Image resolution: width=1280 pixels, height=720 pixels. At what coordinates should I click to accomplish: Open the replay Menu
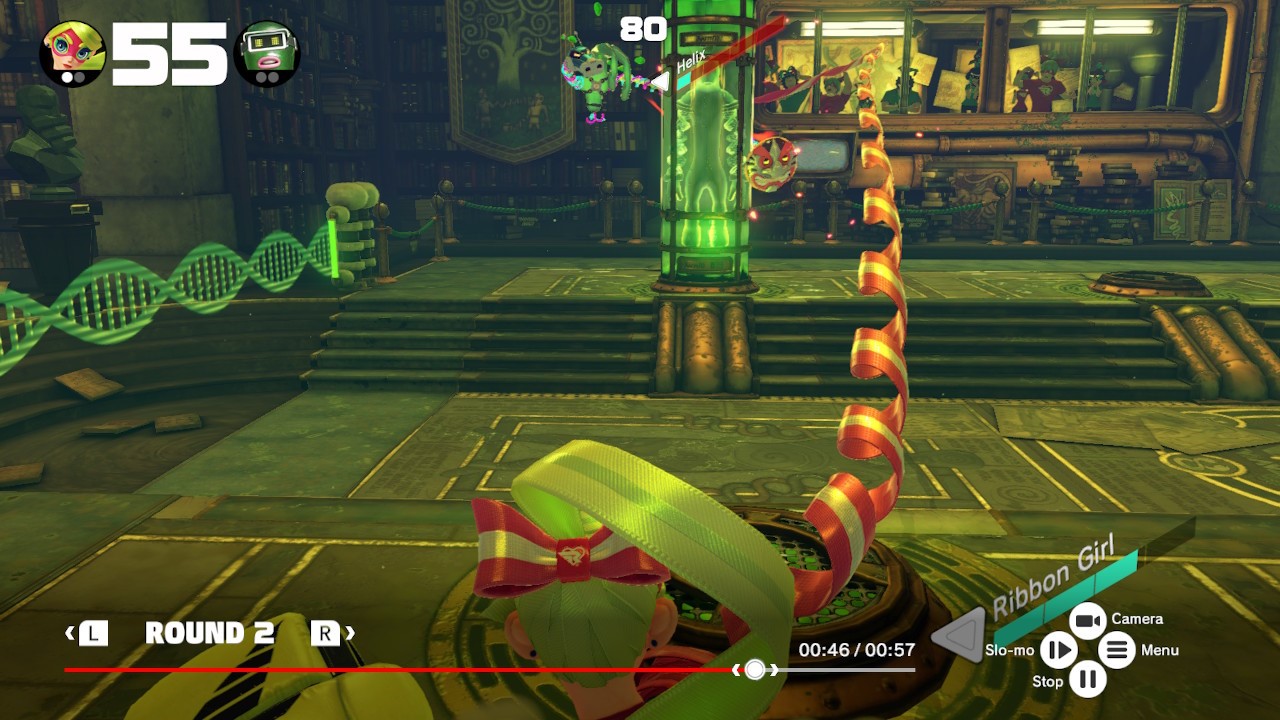click(x=1117, y=651)
